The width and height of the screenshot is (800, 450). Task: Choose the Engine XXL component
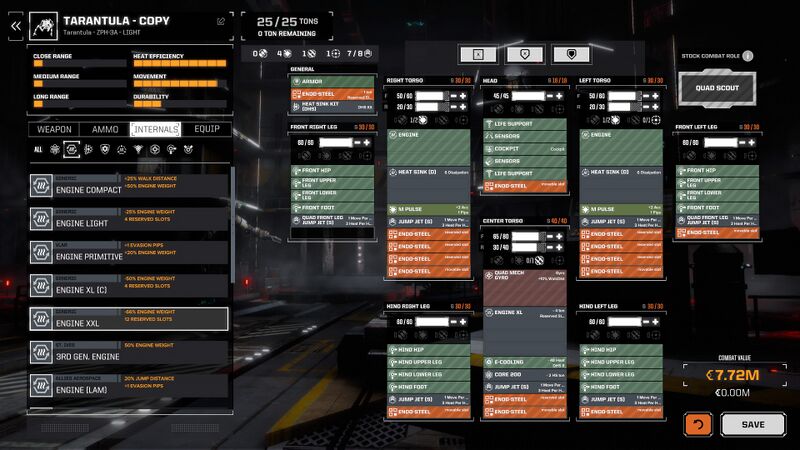click(x=128, y=318)
